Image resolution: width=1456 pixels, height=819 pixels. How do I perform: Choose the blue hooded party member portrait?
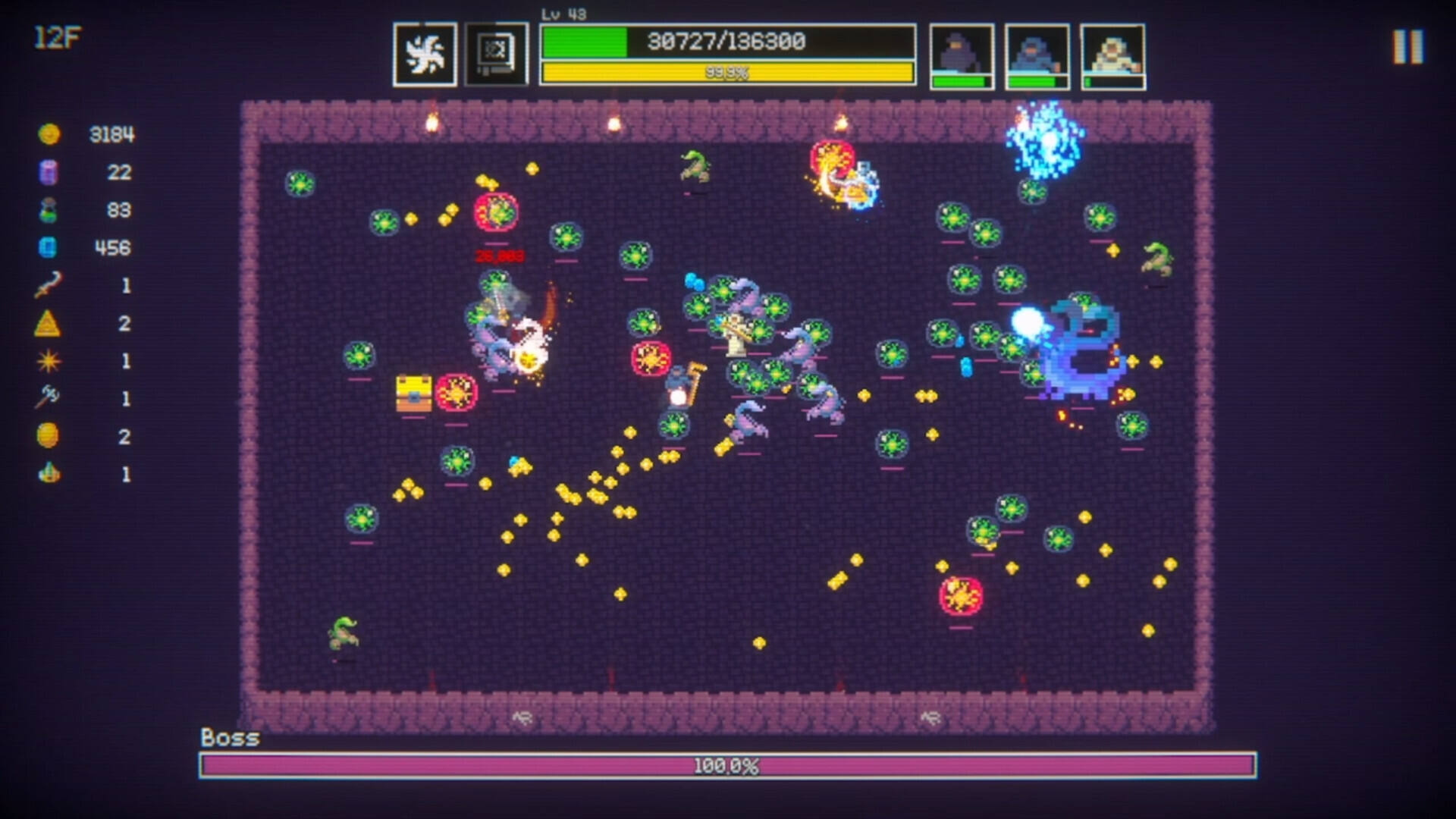(x=1037, y=55)
